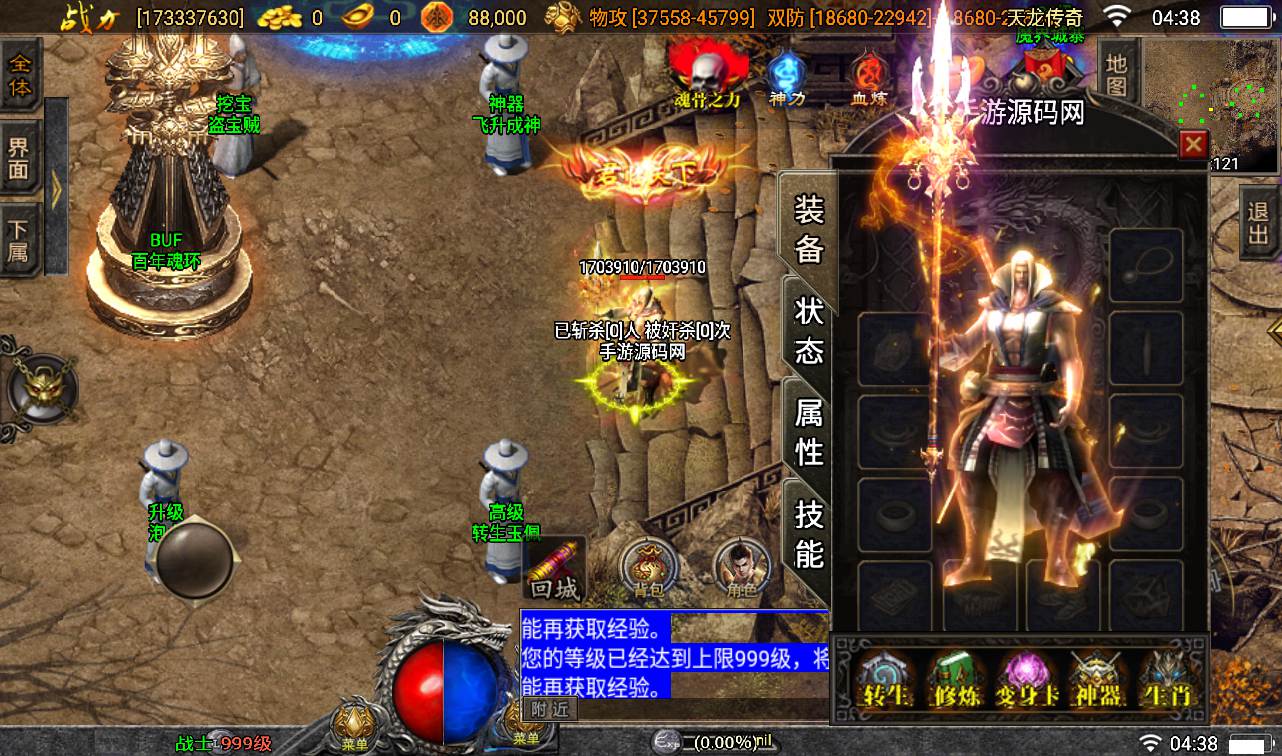1282x756 pixels.
Task: Switch to the 装备 equipment tab
Action: 808,230
